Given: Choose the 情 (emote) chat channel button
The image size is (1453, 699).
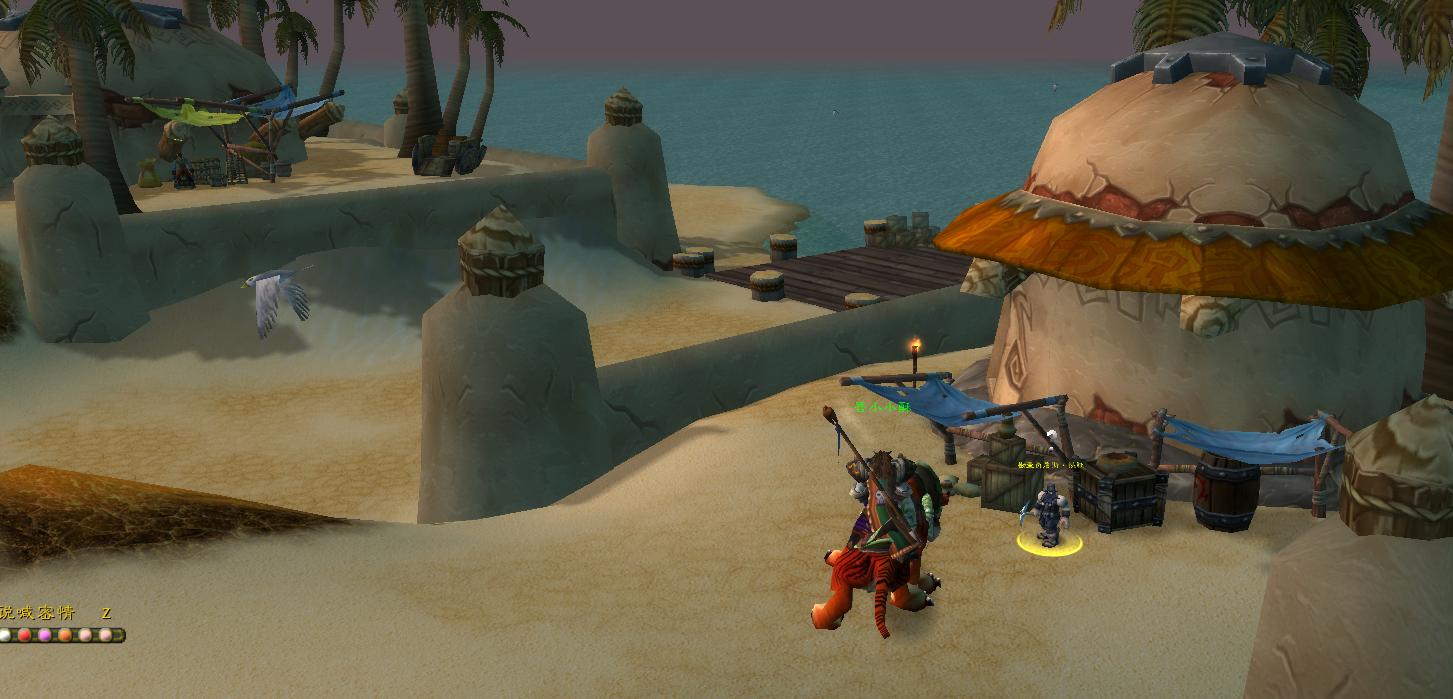Looking at the screenshot, I should click(66, 613).
